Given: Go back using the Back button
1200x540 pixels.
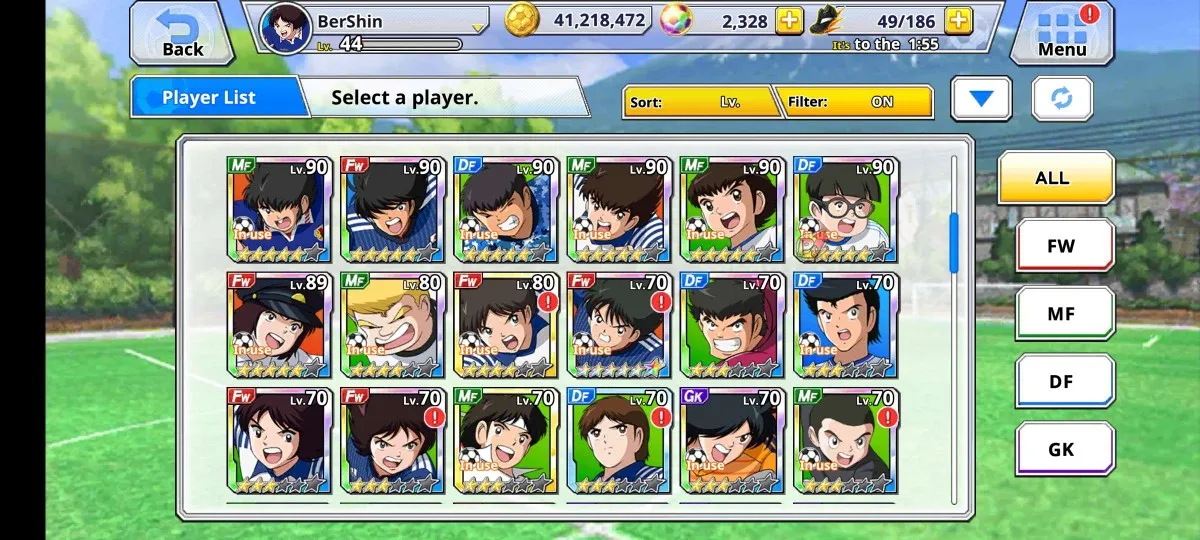Looking at the screenshot, I should [x=180, y=33].
